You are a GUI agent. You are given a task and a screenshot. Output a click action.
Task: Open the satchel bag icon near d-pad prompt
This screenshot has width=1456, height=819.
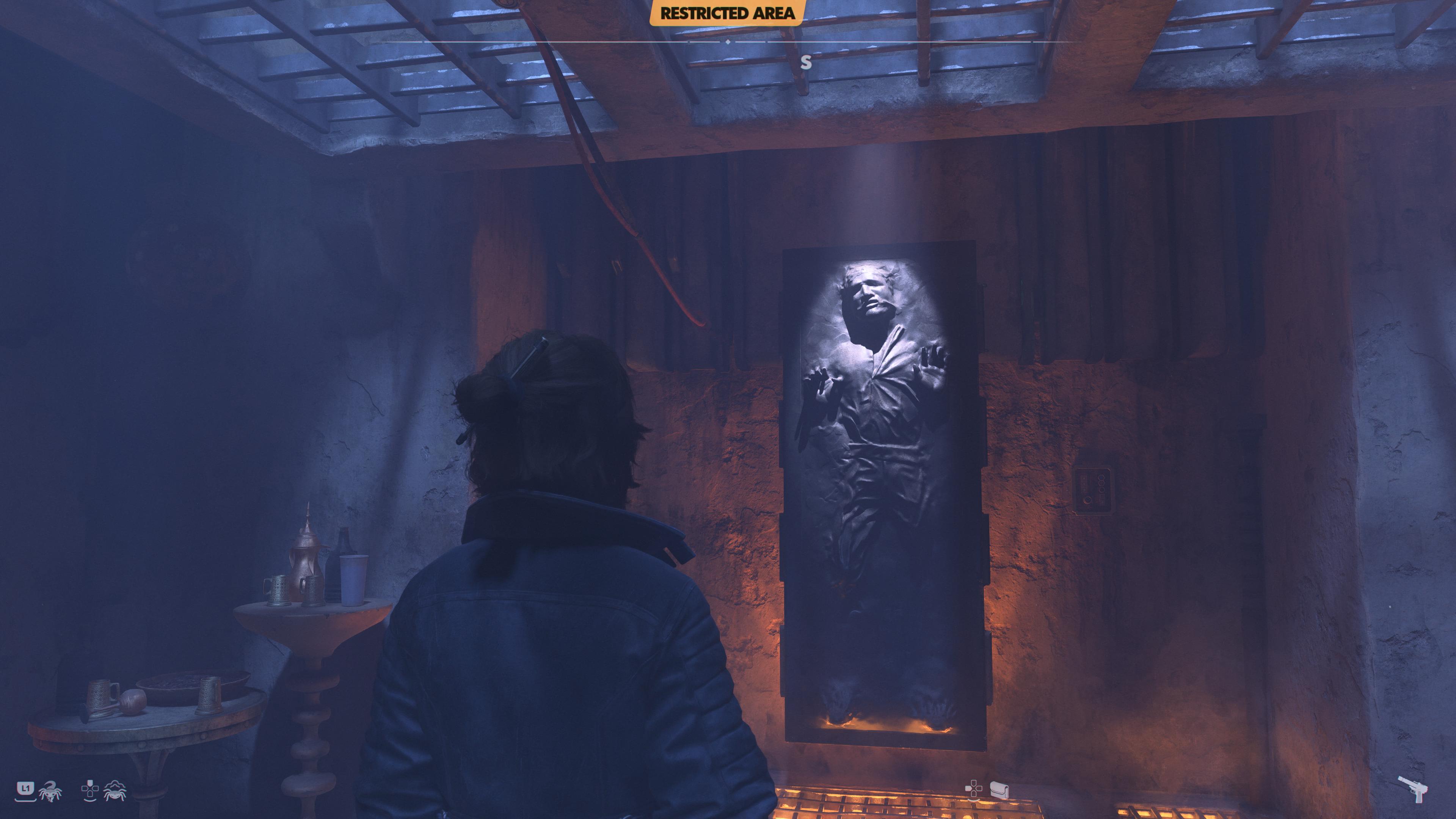[x=1000, y=790]
